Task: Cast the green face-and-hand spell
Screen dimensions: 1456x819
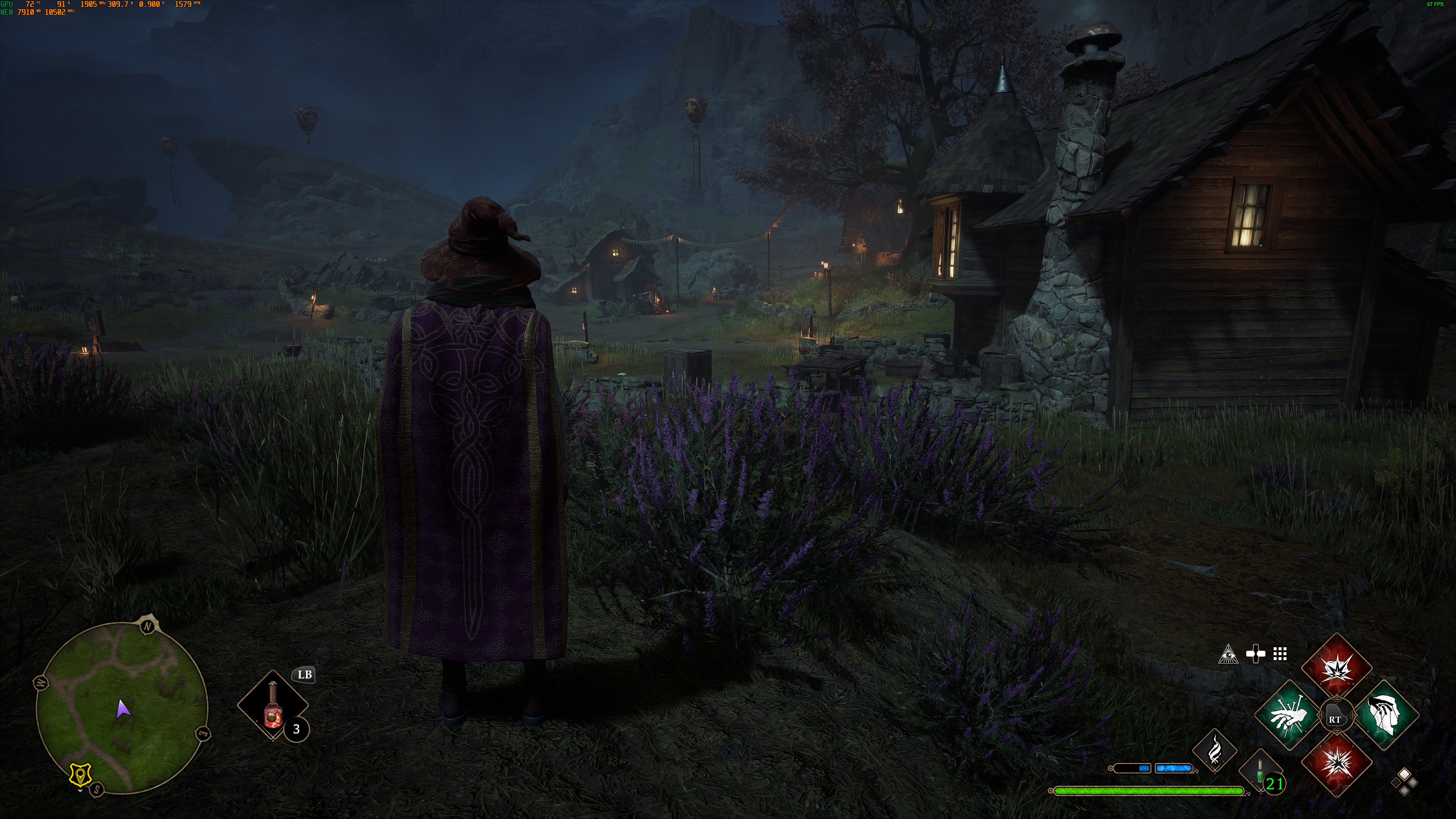Action: [x=1387, y=715]
